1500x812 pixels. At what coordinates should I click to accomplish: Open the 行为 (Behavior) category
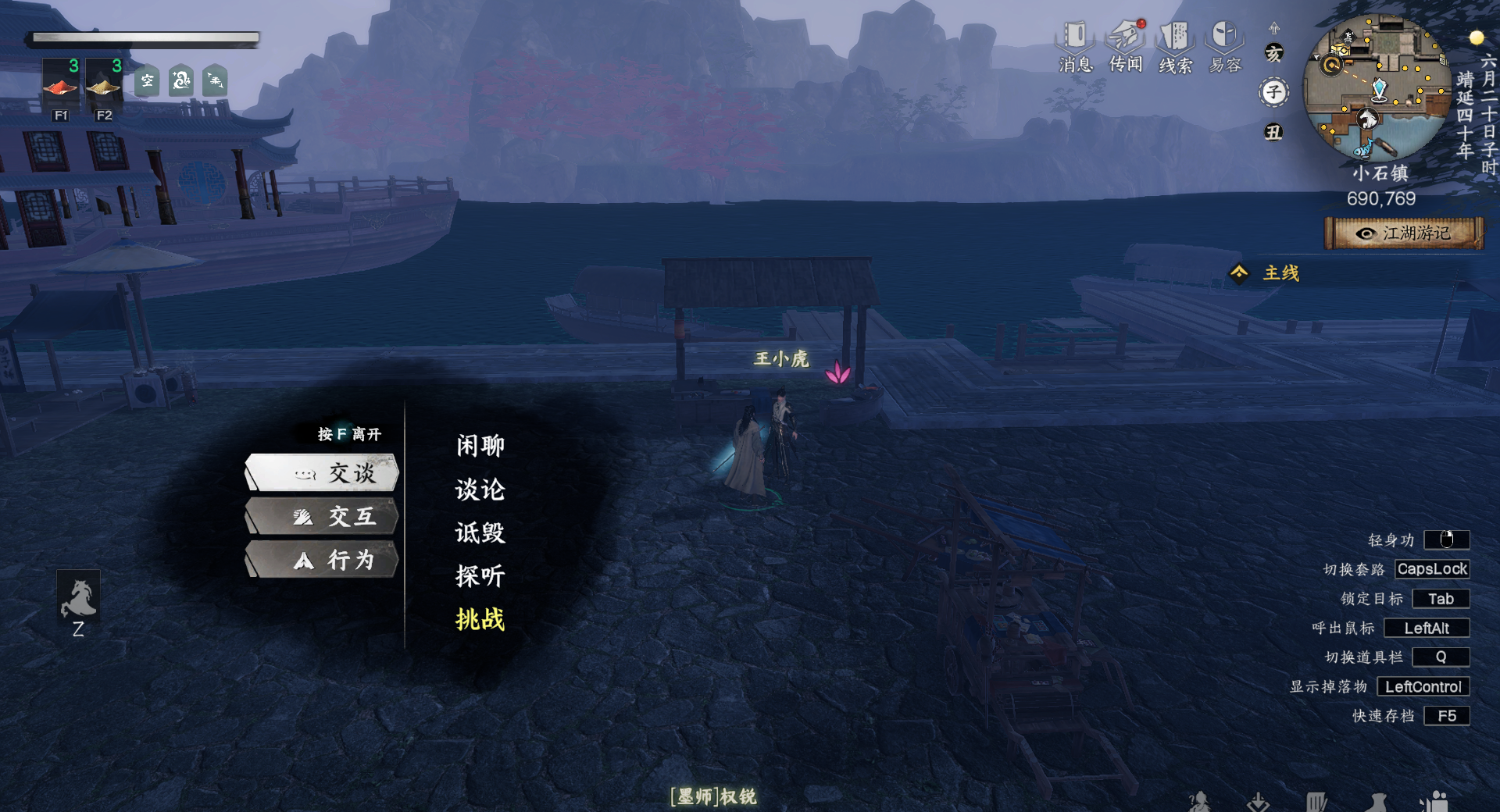click(323, 560)
